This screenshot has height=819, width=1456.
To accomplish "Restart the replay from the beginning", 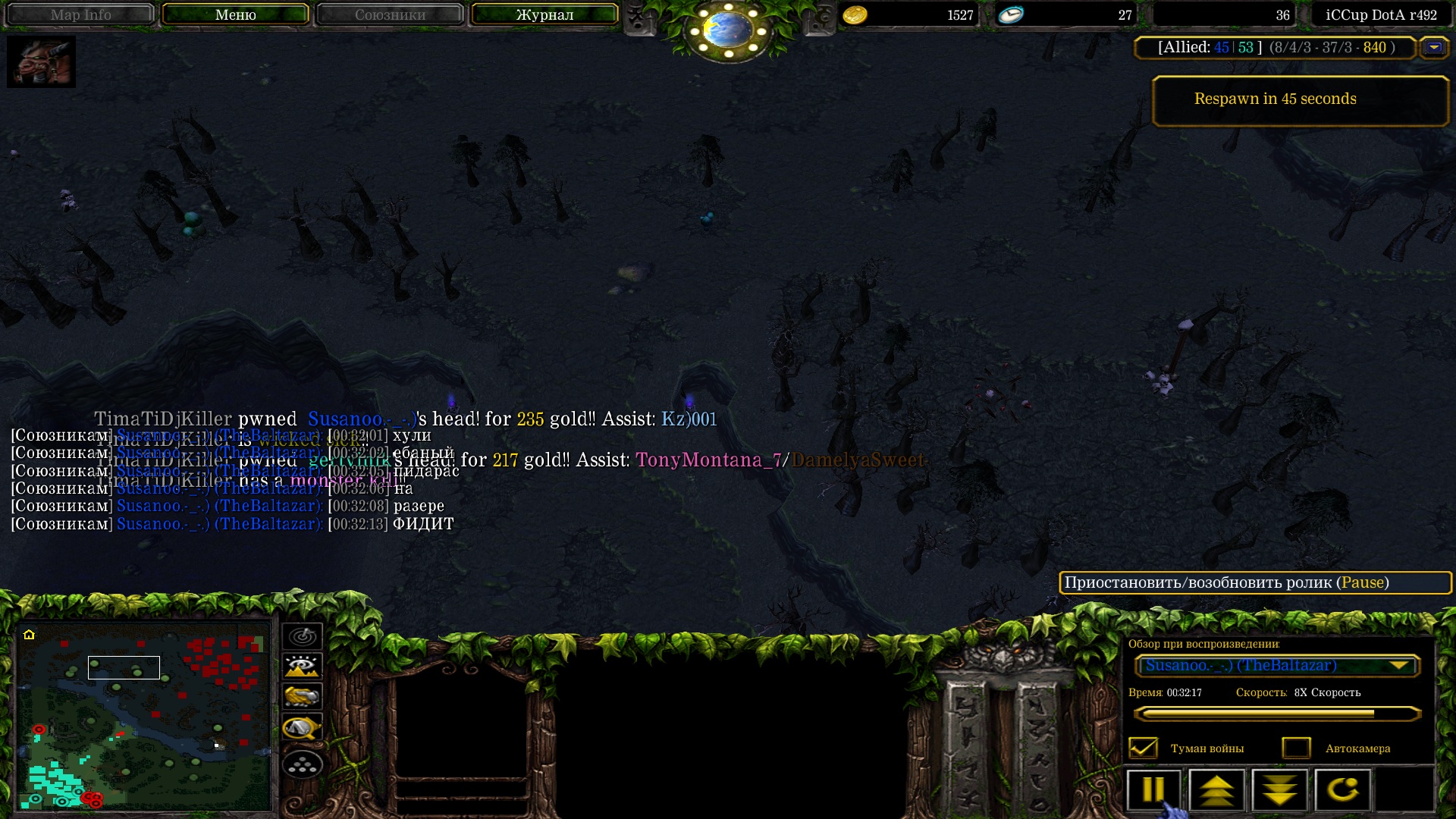I will 1342,790.
